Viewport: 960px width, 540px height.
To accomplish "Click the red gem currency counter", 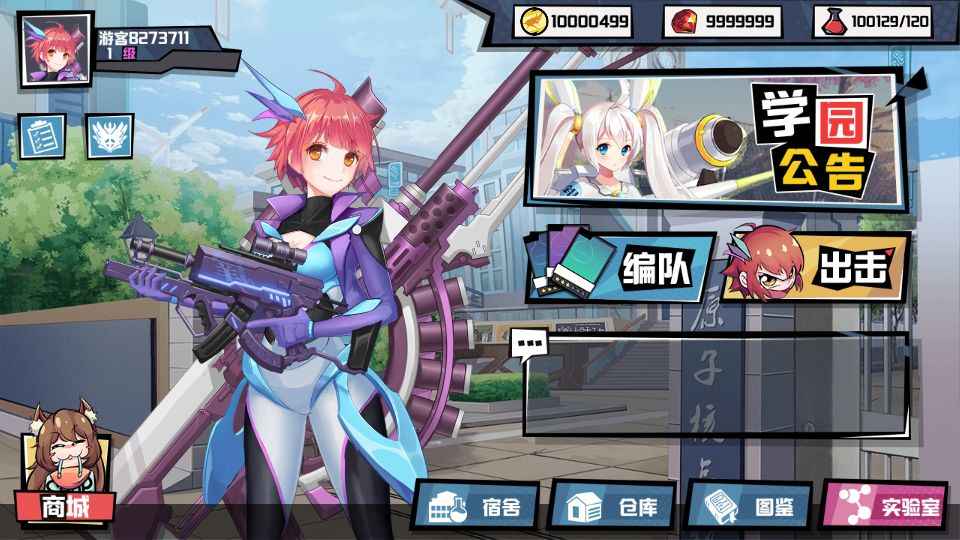I will click(722, 21).
